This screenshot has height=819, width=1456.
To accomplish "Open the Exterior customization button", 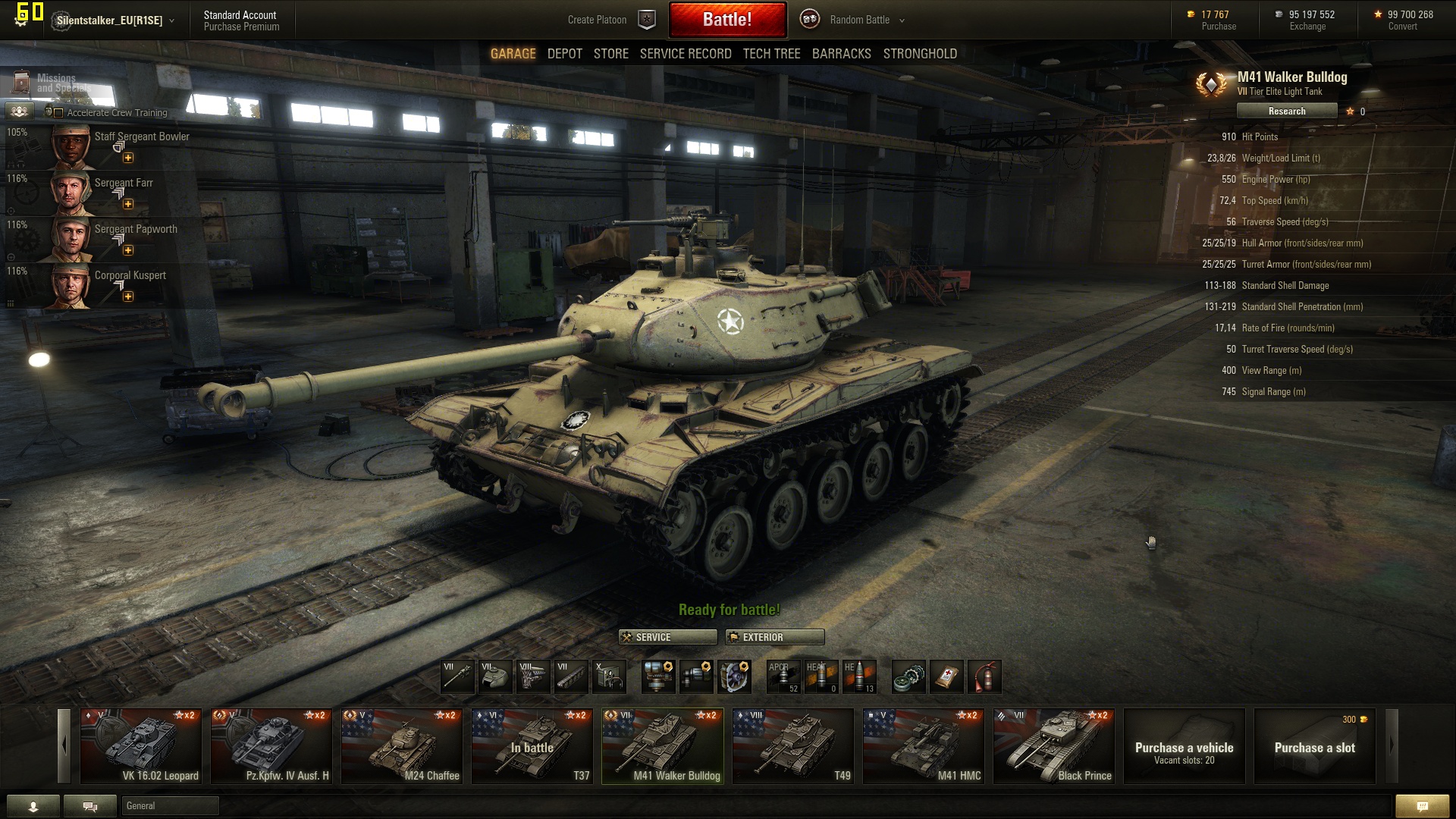I will [774, 637].
